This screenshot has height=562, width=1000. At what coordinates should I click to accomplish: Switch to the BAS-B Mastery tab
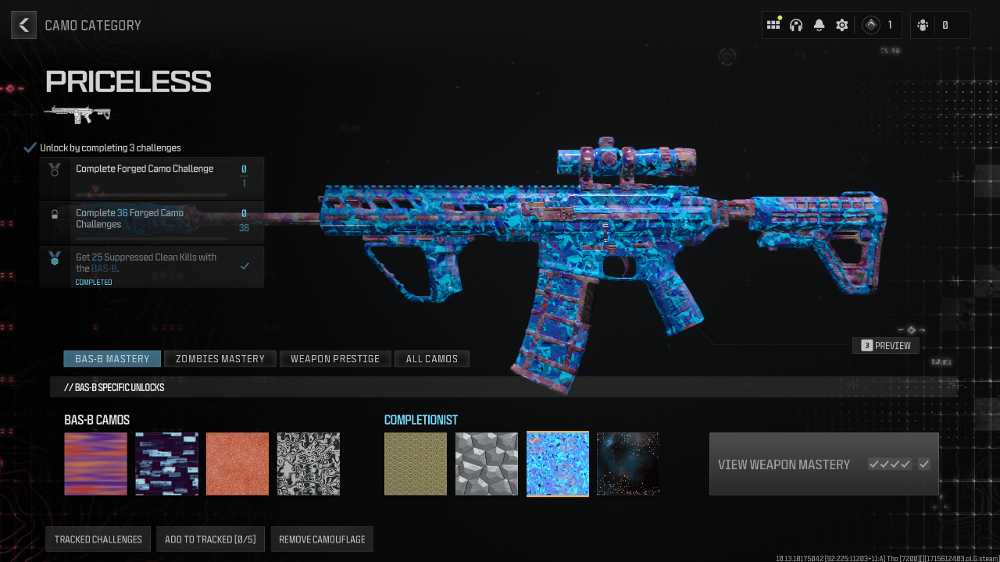pyautogui.click(x=112, y=358)
